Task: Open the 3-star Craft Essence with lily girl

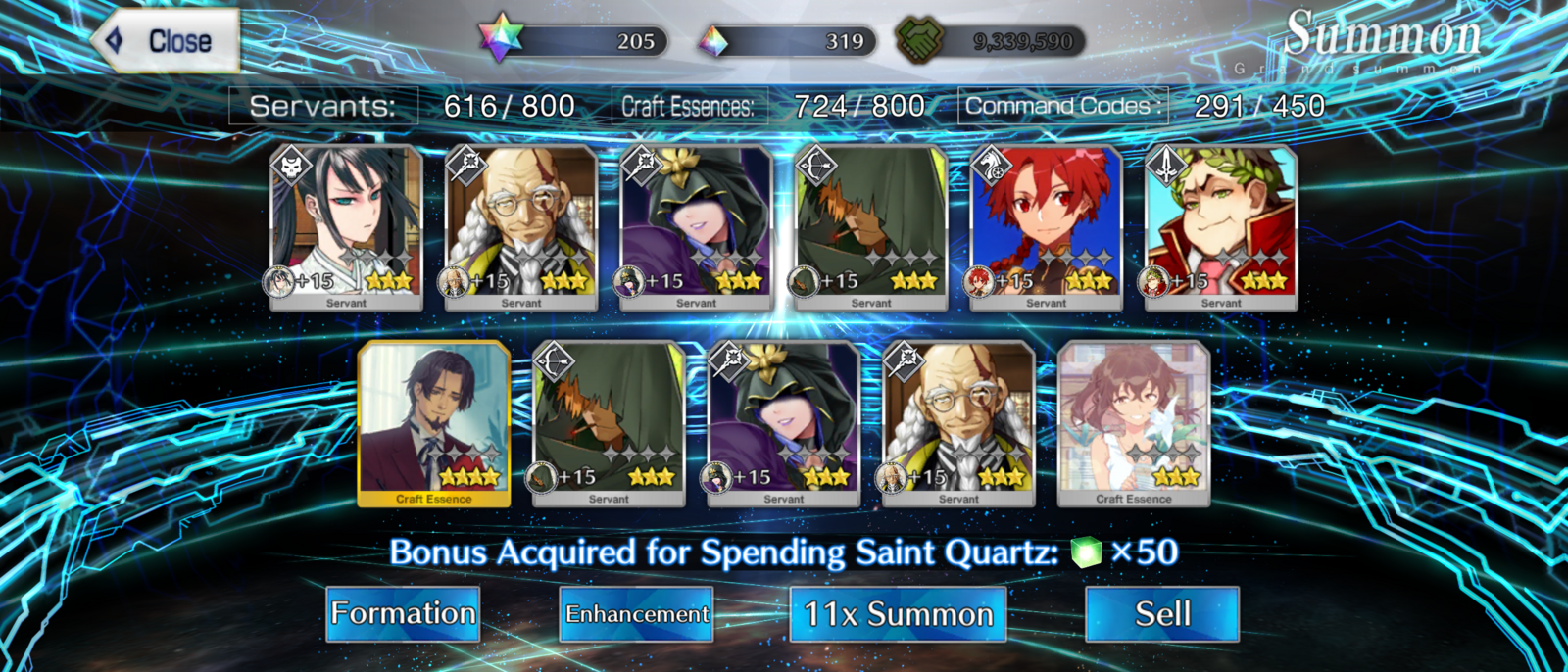Action: point(1134,423)
